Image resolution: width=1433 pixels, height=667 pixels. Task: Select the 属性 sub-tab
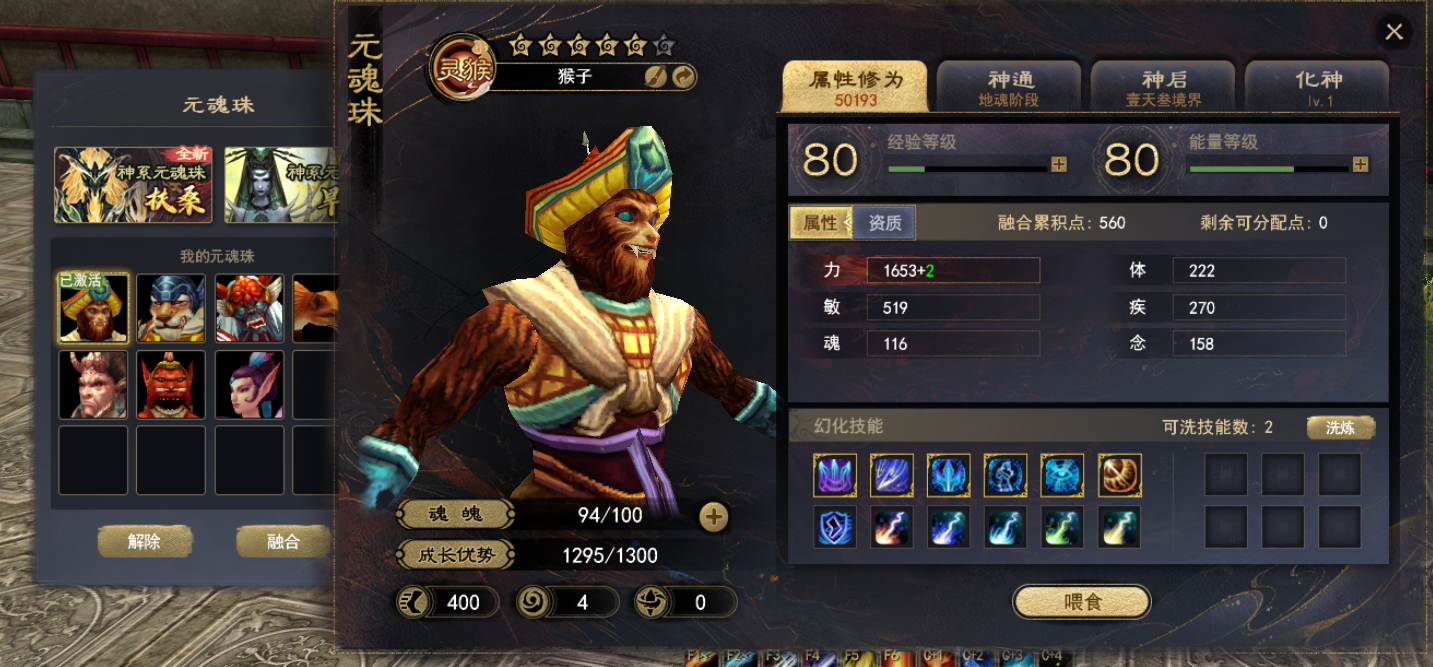coord(820,223)
